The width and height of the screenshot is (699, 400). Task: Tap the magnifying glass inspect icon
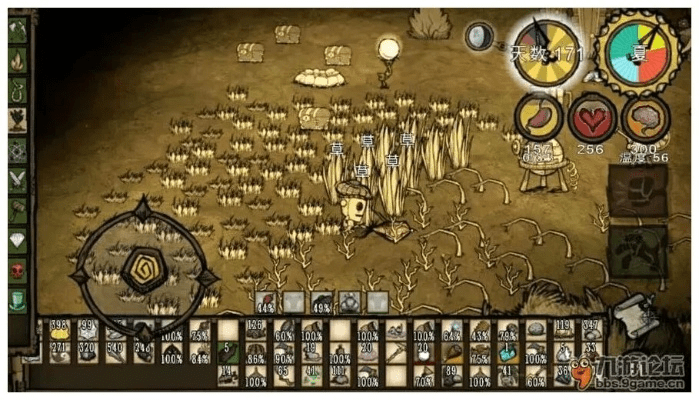pyautogui.click(x=480, y=37)
